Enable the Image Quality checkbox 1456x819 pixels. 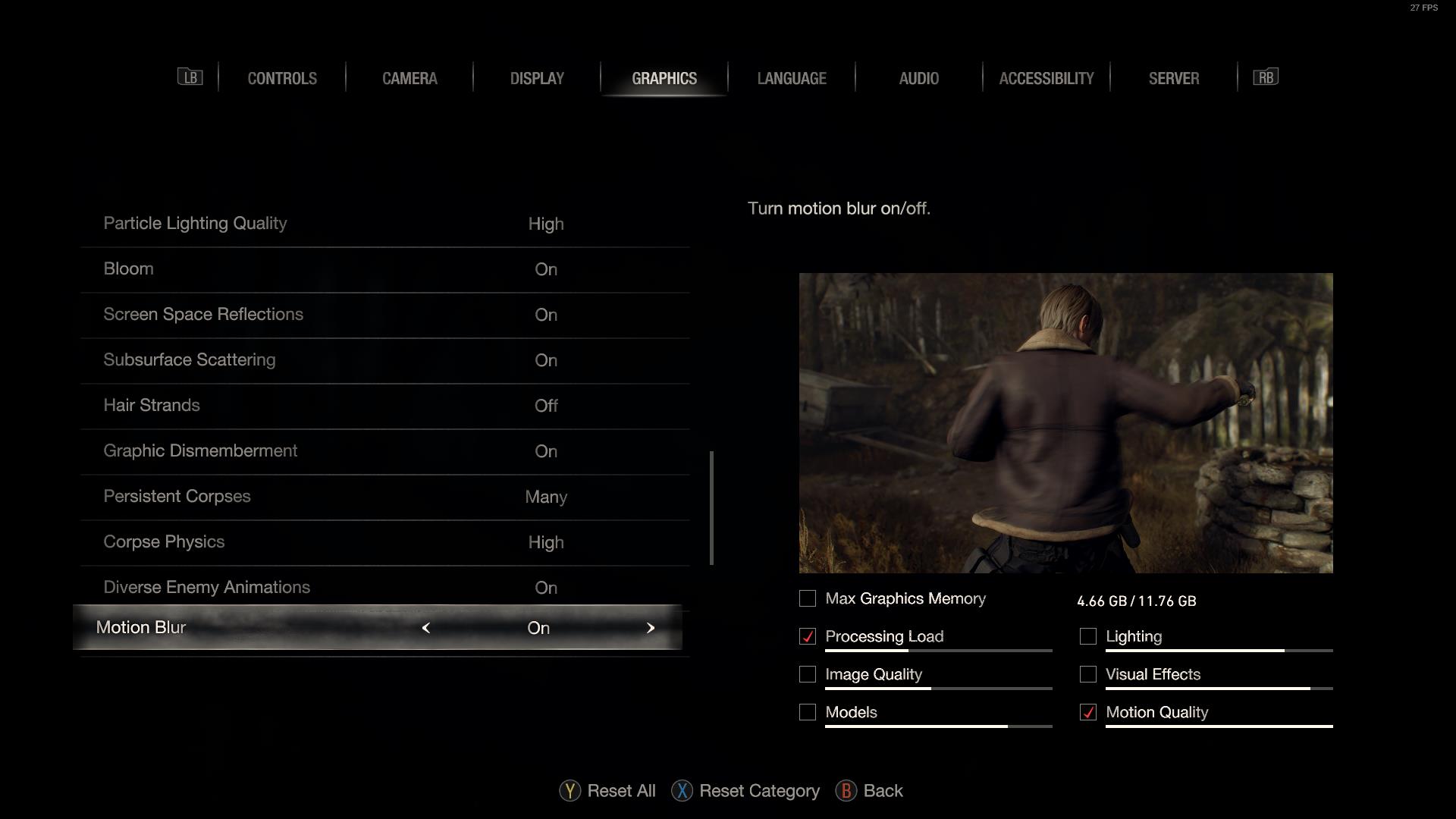(808, 675)
